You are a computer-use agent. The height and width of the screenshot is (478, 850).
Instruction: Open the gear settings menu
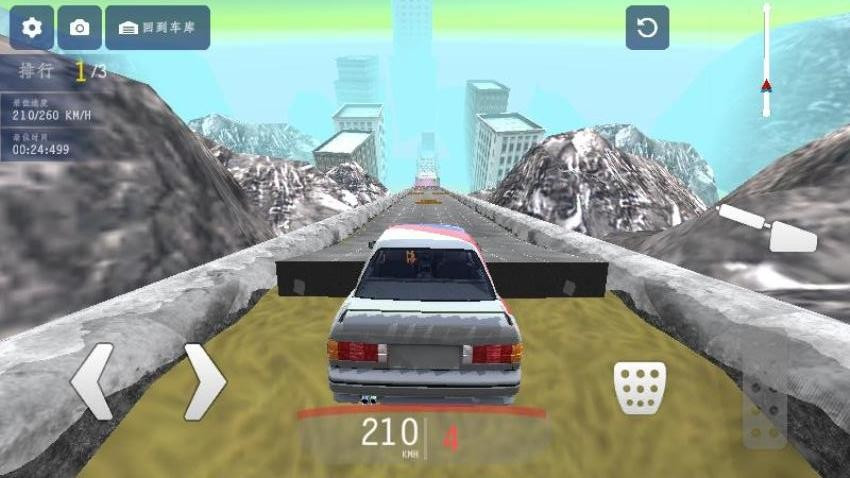click(32, 28)
